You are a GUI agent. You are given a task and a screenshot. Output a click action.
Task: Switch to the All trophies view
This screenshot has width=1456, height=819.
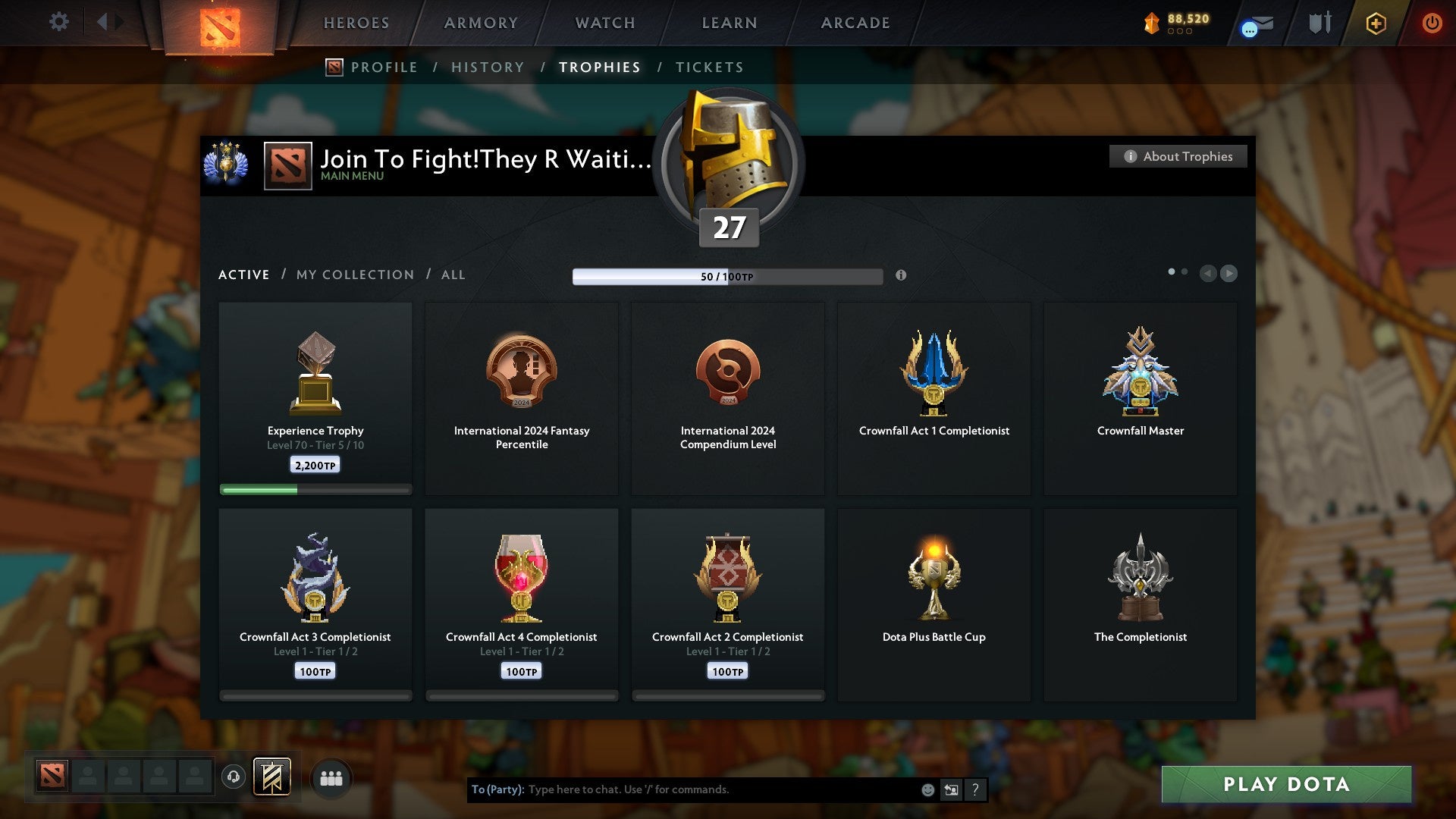(x=452, y=275)
